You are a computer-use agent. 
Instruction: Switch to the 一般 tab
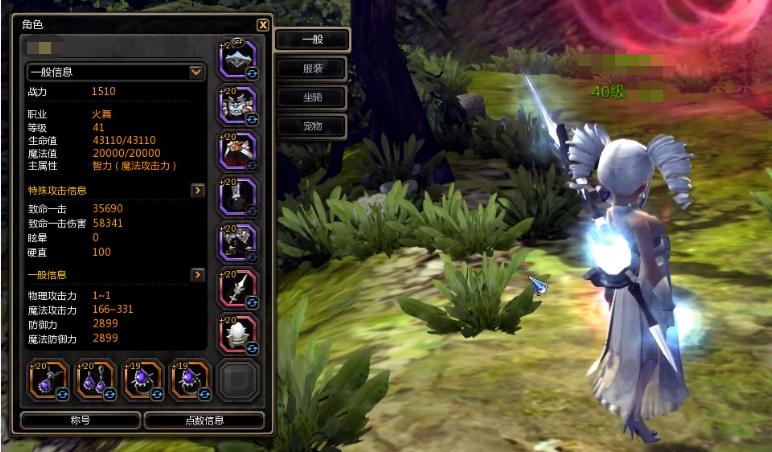pyautogui.click(x=312, y=40)
